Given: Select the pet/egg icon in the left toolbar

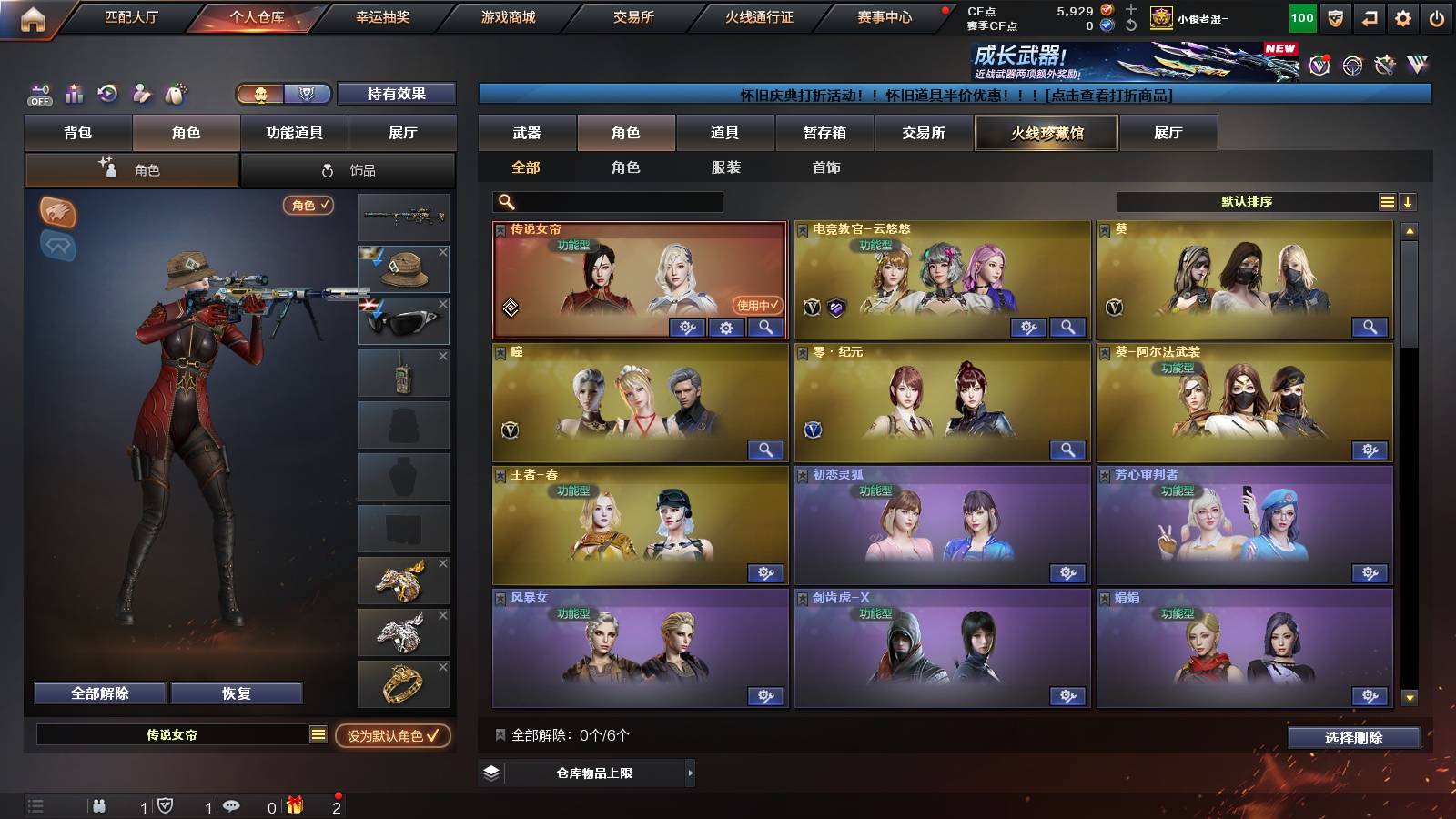Looking at the screenshot, I should click(x=176, y=94).
